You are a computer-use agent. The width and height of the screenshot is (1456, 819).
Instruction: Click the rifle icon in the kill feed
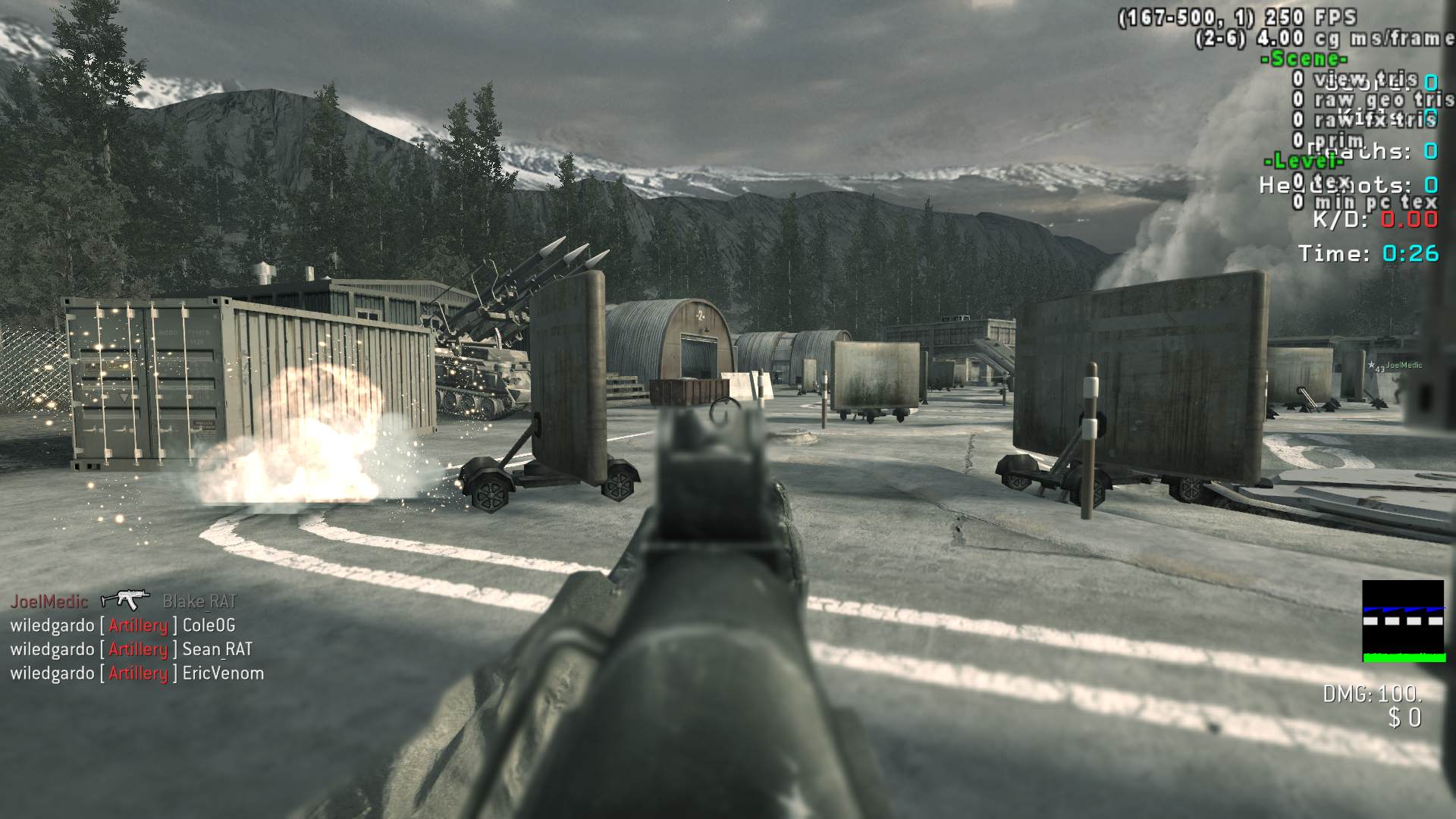[x=125, y=601]
